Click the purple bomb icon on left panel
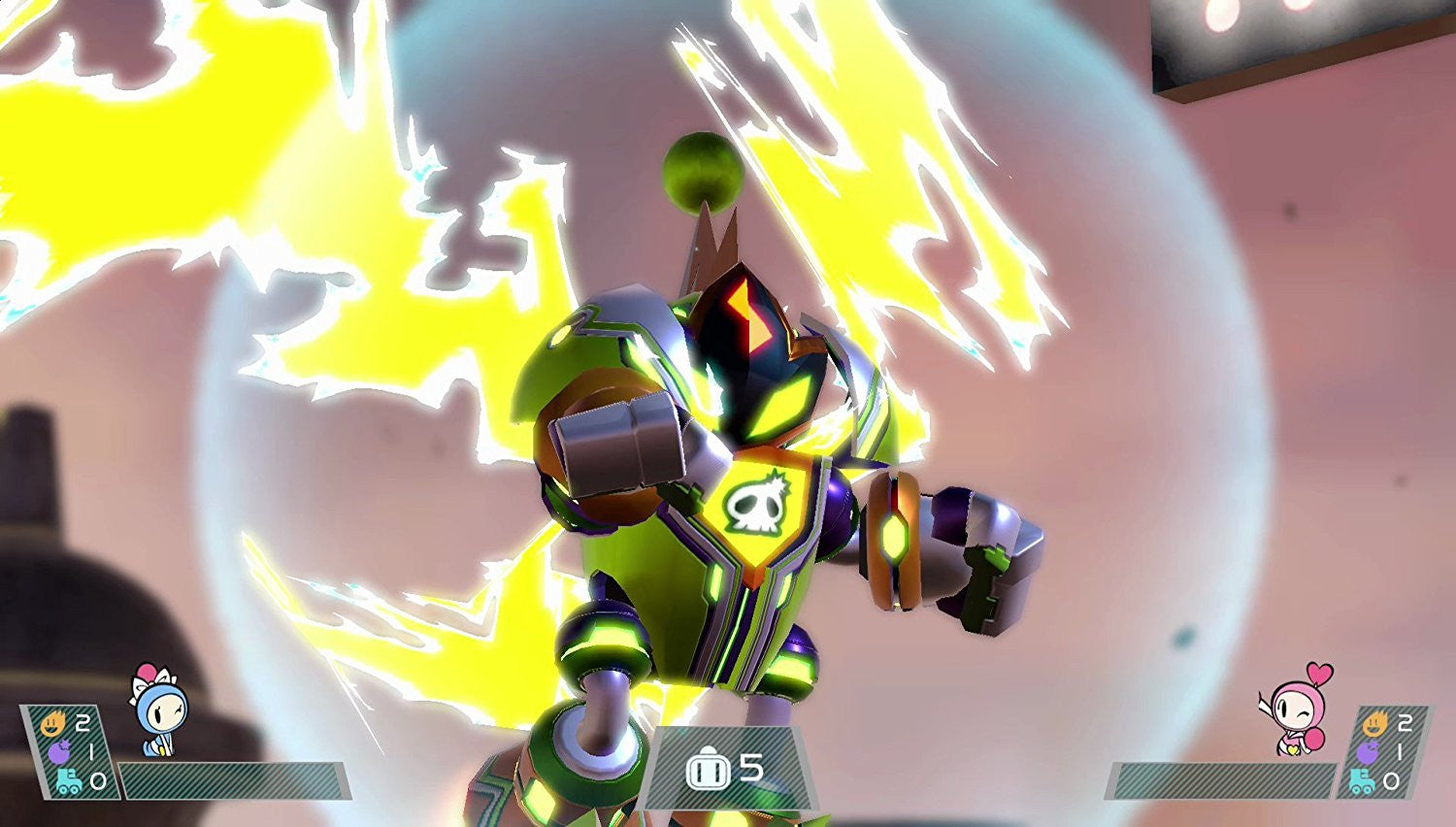Screen dimensions: 1456x827 58,751
